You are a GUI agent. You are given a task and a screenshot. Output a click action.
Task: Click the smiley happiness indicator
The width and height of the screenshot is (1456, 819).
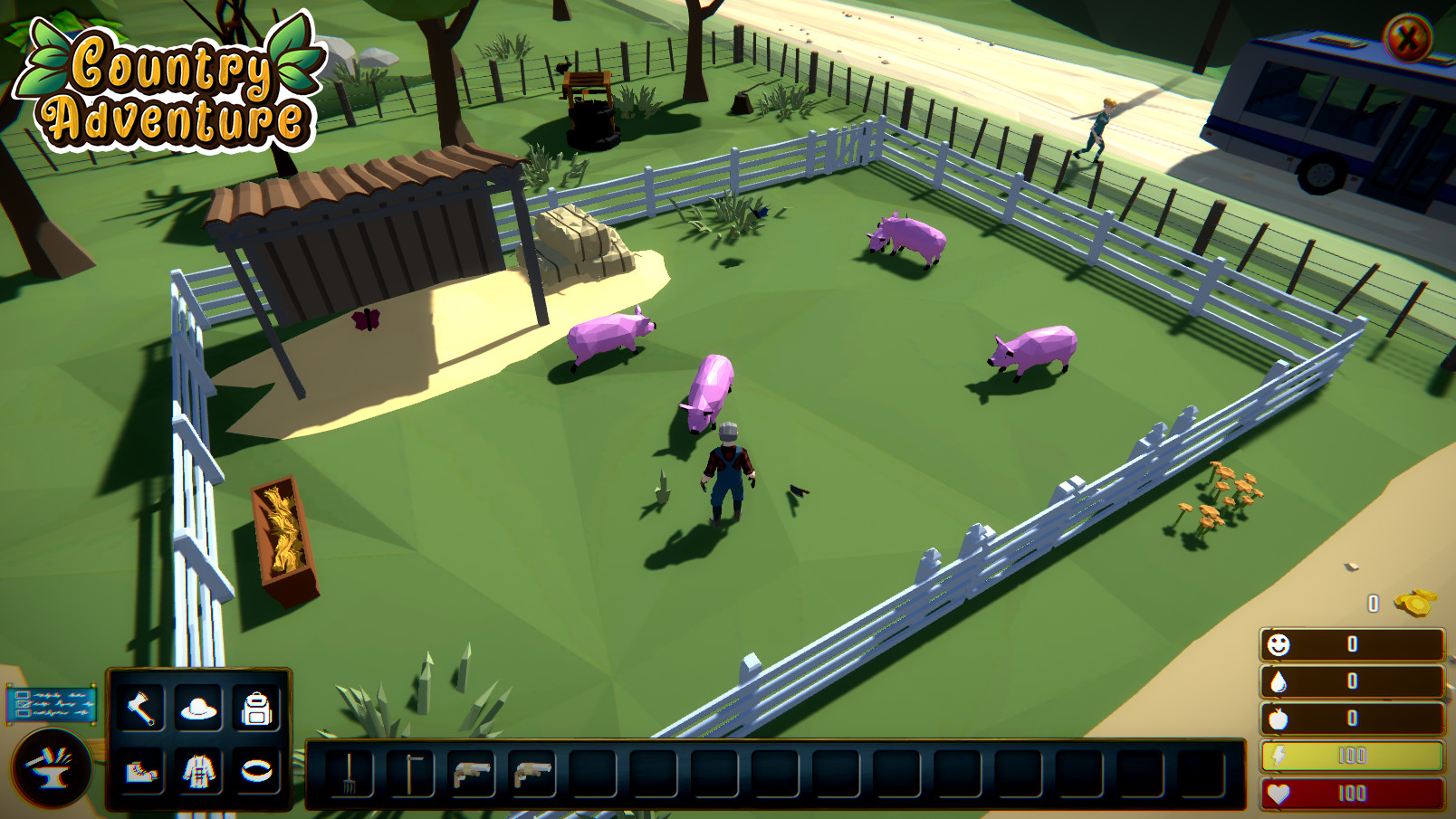(x=1280, y=645)
